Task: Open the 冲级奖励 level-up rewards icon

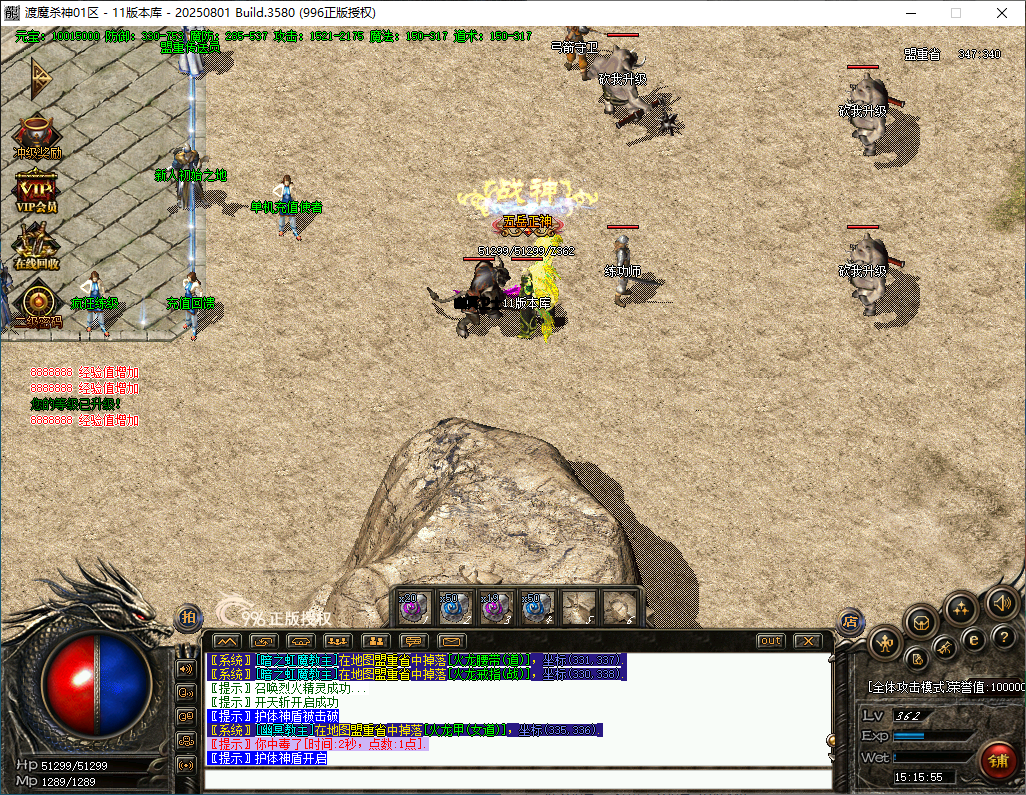Action: 37,136
